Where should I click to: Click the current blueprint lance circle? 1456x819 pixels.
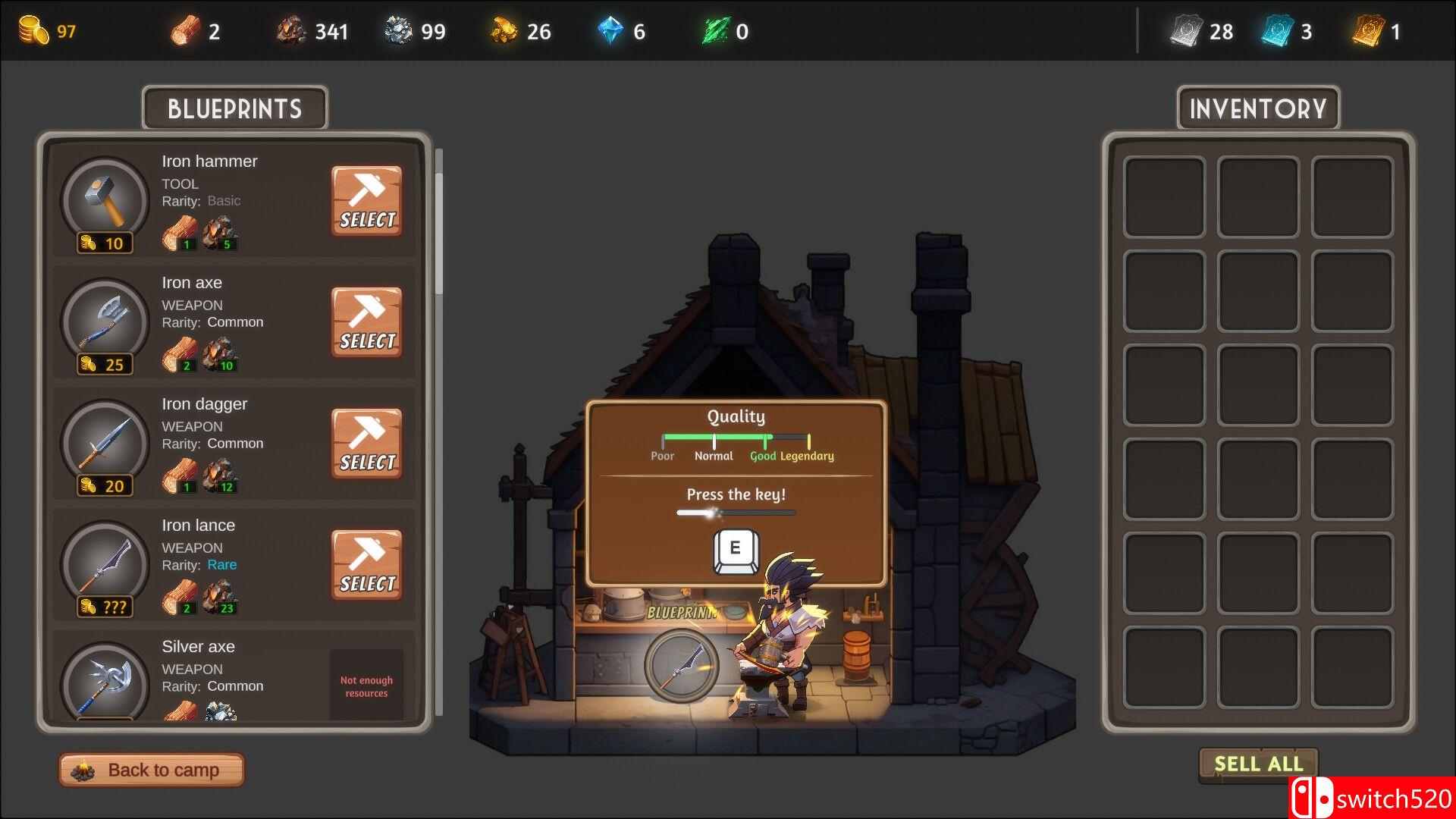point(680,664)
